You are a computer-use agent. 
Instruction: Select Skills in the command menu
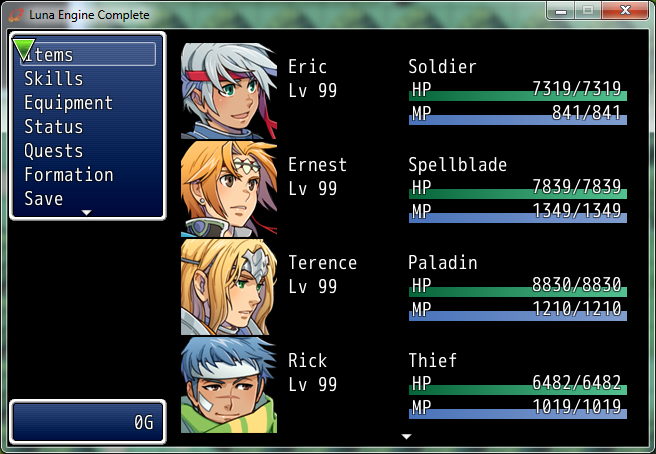coord(54,79)
